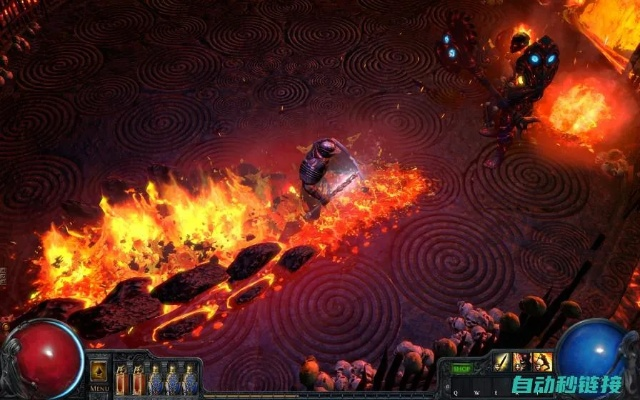The height and width of the screenshot is (400, 640).
Task: Activate the default sword attack skill
Action: (500, 362)
